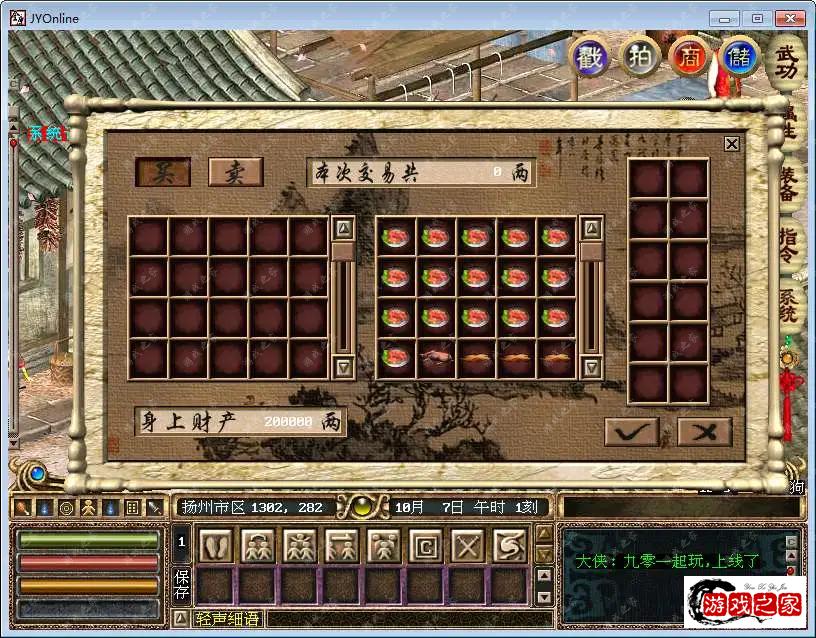Click the blue 储 storage orb
The width and height of the screenshot is (816, 638).
coord(740,57)
